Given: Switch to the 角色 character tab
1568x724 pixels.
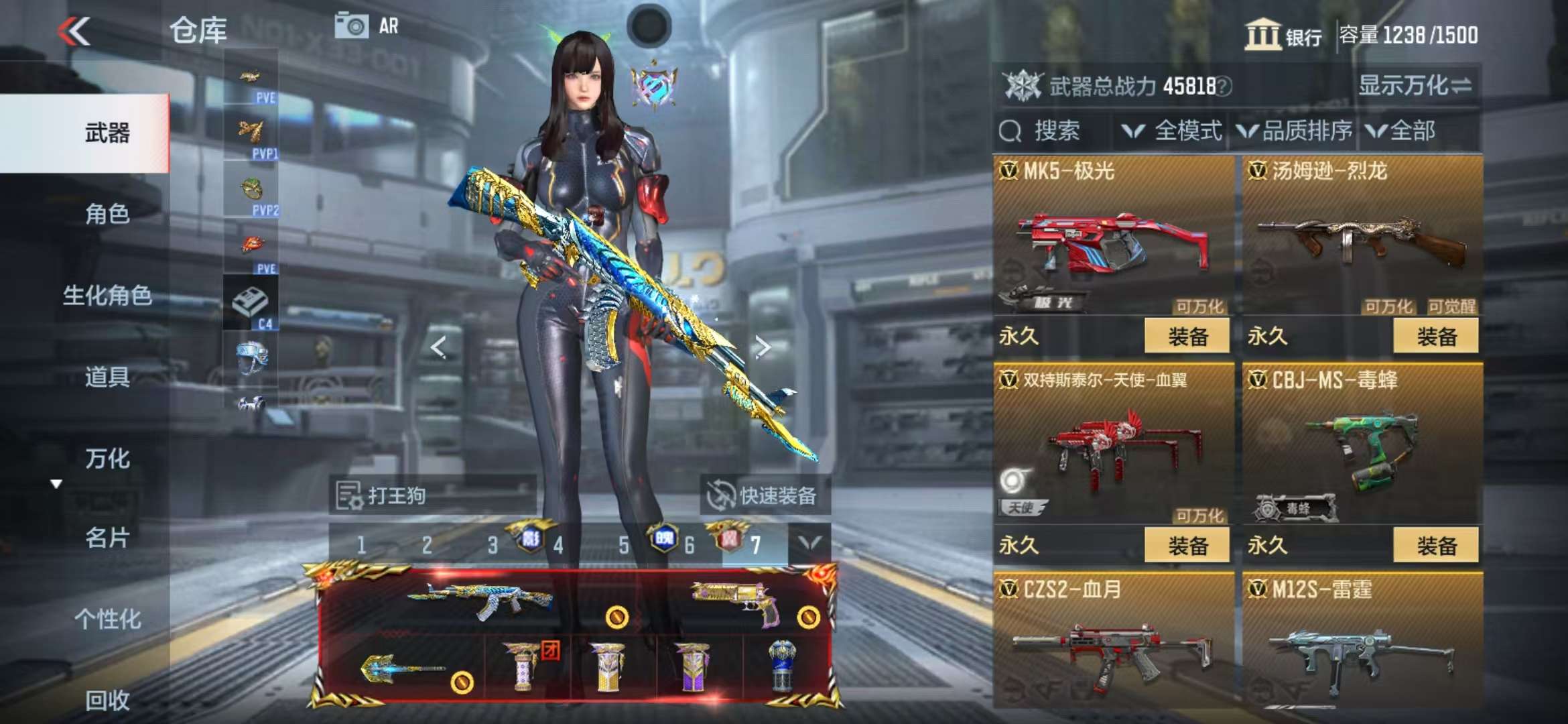Looking at the screenshot, I should tap(107, 215).
